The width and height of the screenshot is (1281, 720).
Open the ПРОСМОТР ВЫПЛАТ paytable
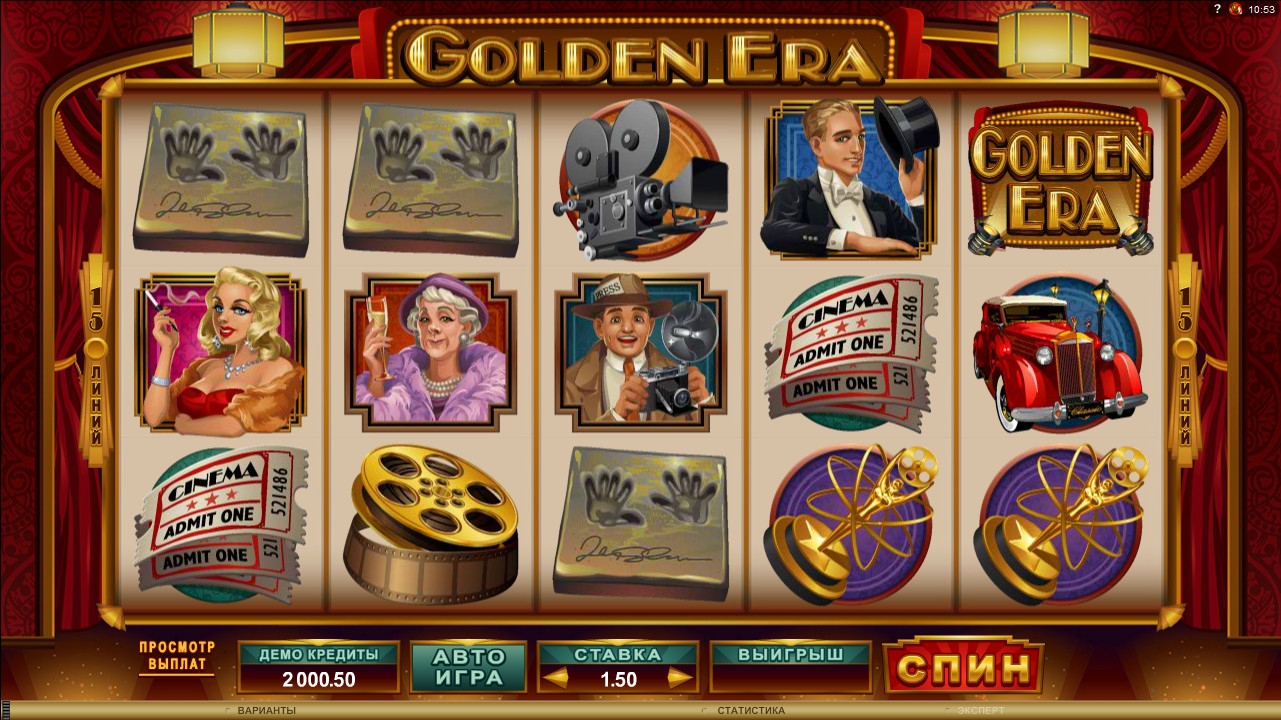pyautogui.click(x=177, y=656)
